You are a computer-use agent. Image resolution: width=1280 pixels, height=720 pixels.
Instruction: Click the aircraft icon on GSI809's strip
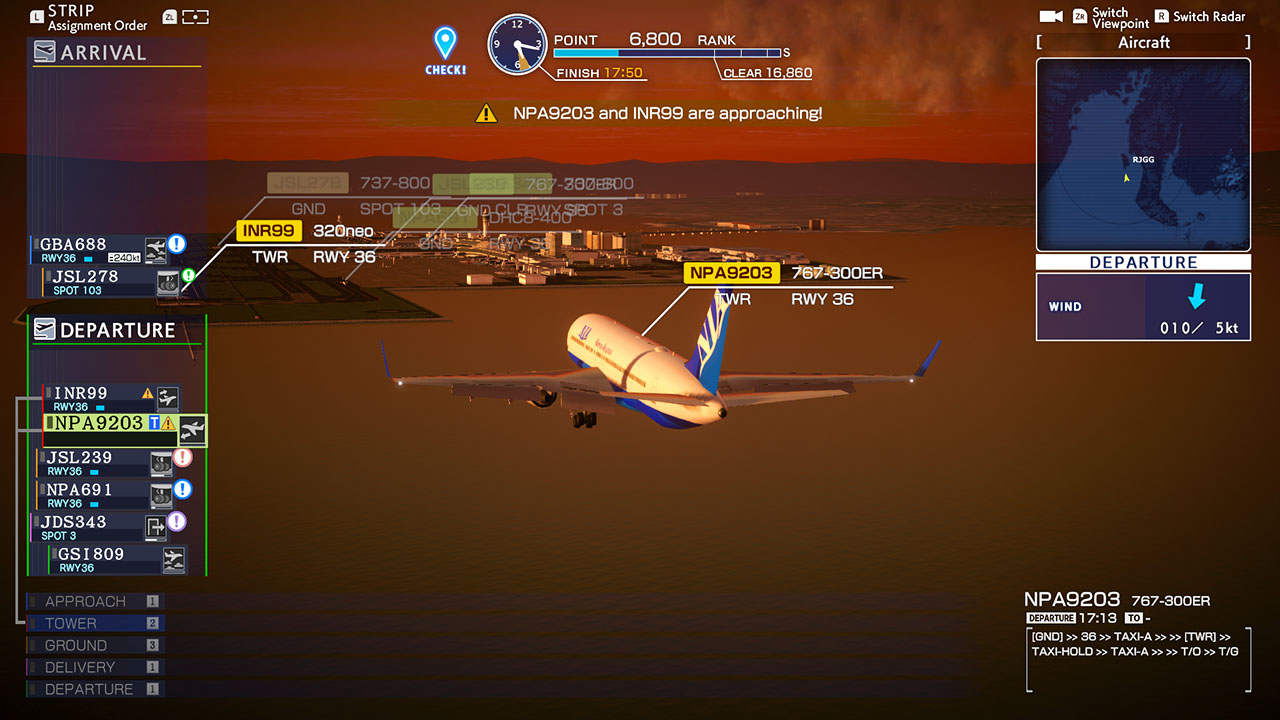pos(174,558)
